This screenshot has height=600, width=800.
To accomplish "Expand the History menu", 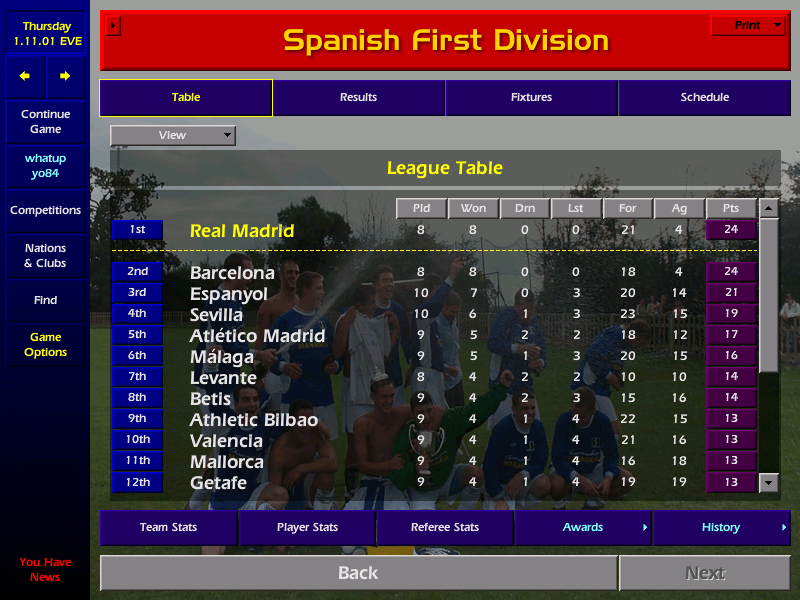I will (x=721, y=527).
